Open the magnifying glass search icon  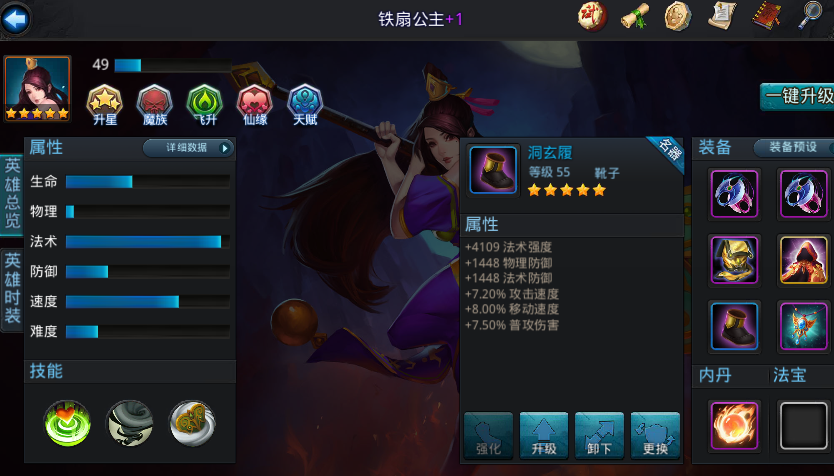[x=811, y=16]
